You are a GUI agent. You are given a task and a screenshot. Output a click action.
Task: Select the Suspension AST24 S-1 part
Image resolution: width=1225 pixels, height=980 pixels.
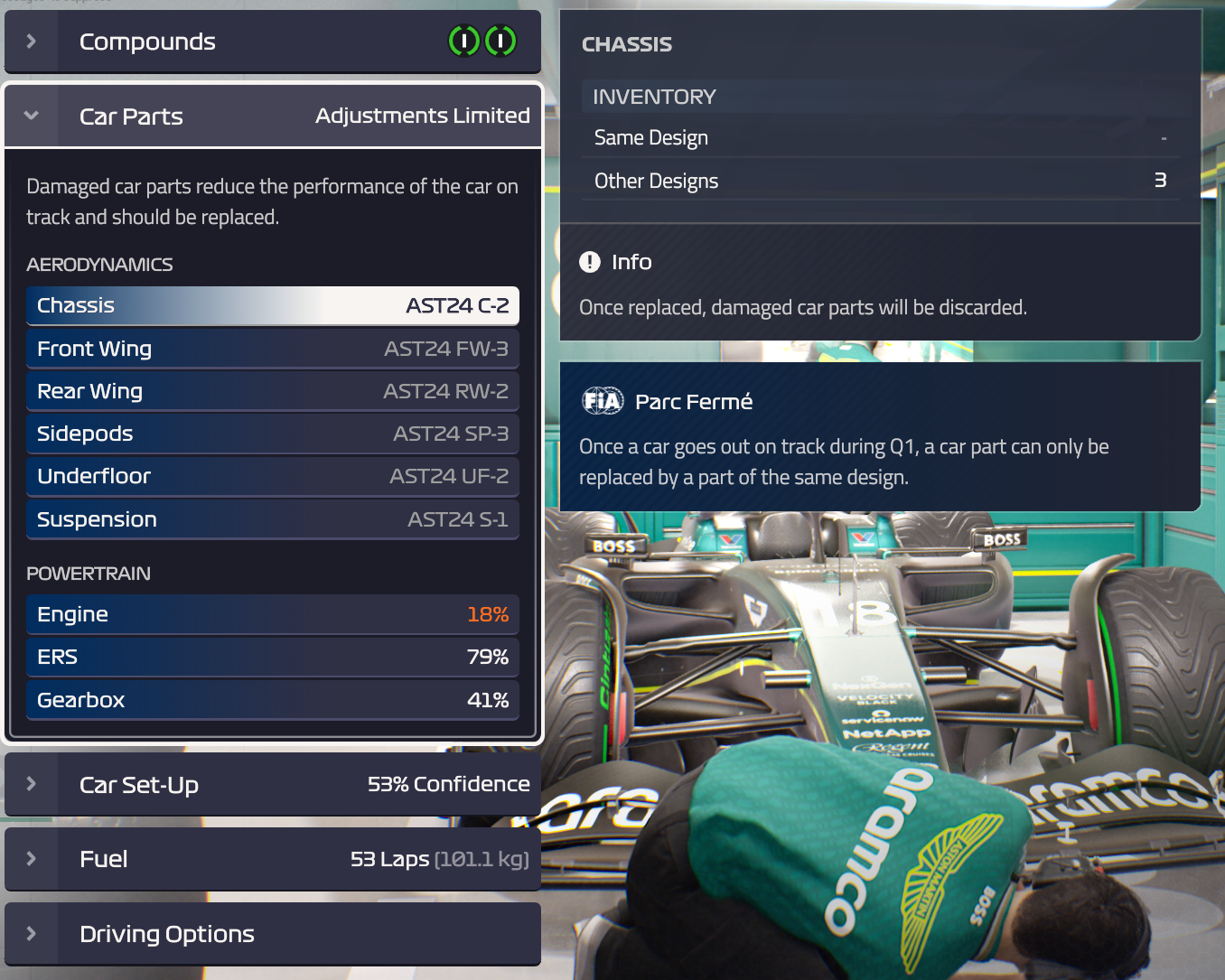pyautogui.click(x=272, y=519)
